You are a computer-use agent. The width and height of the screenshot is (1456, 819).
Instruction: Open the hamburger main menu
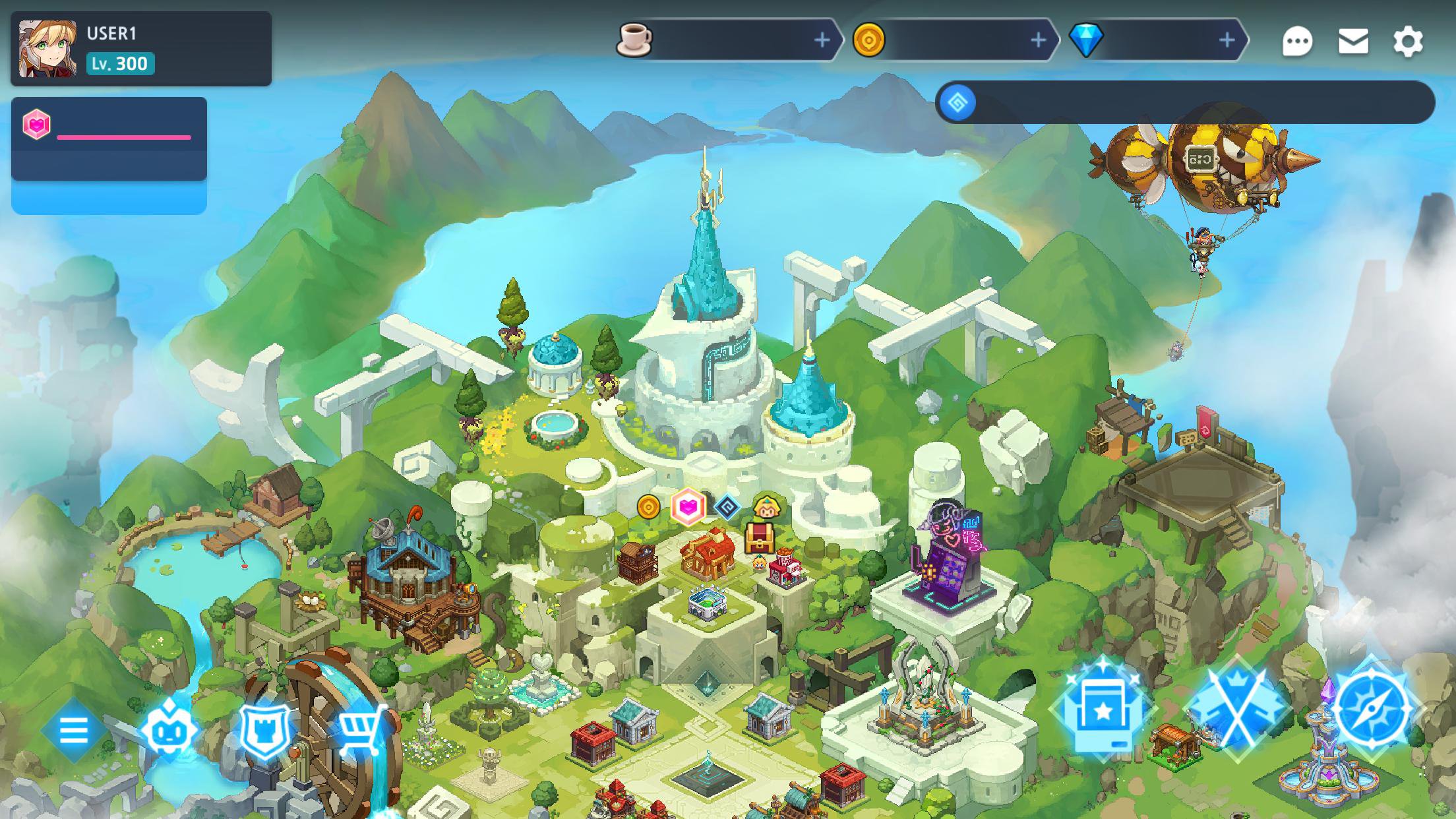coord(73,730)
